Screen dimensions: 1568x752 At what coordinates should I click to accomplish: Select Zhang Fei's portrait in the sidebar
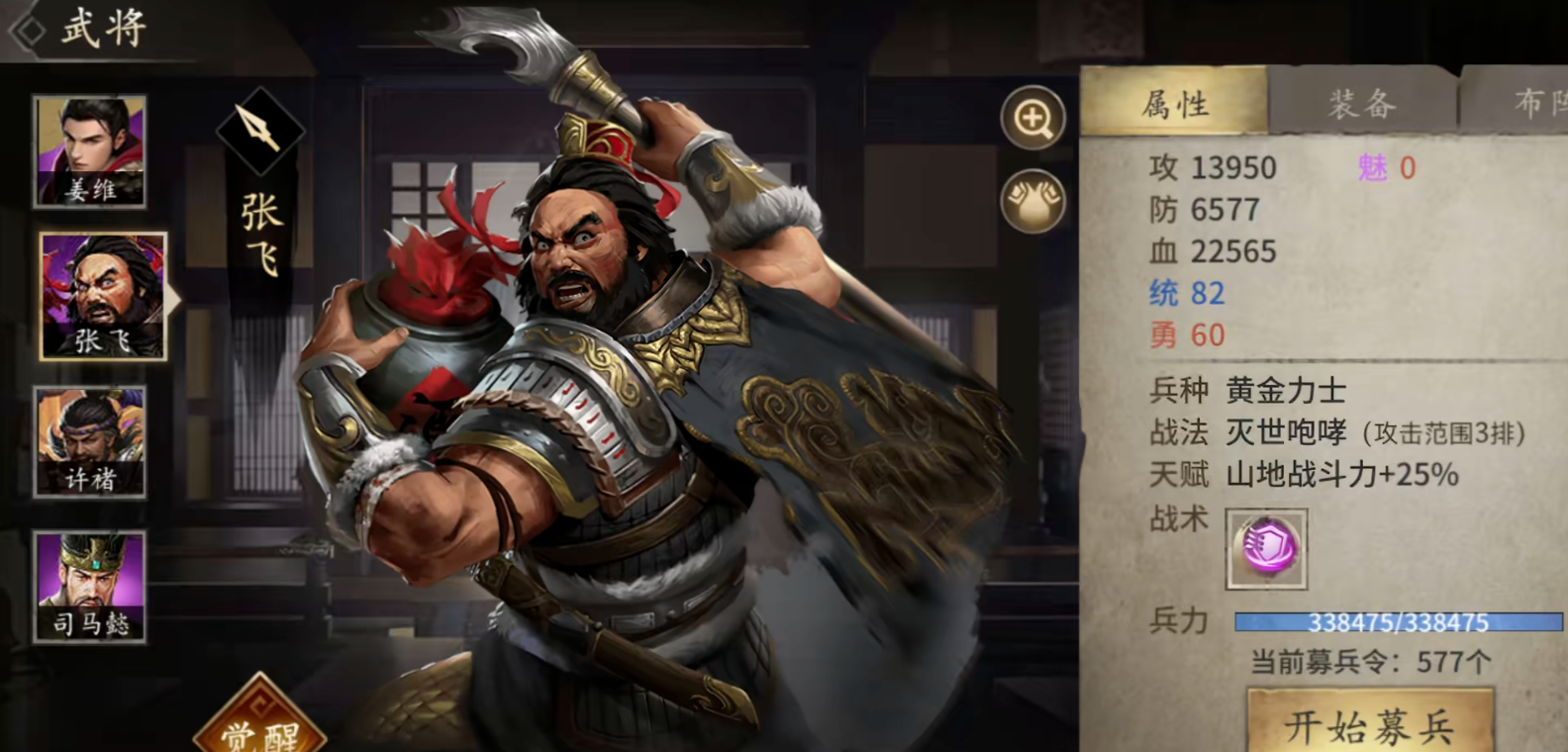pos(103,297)
